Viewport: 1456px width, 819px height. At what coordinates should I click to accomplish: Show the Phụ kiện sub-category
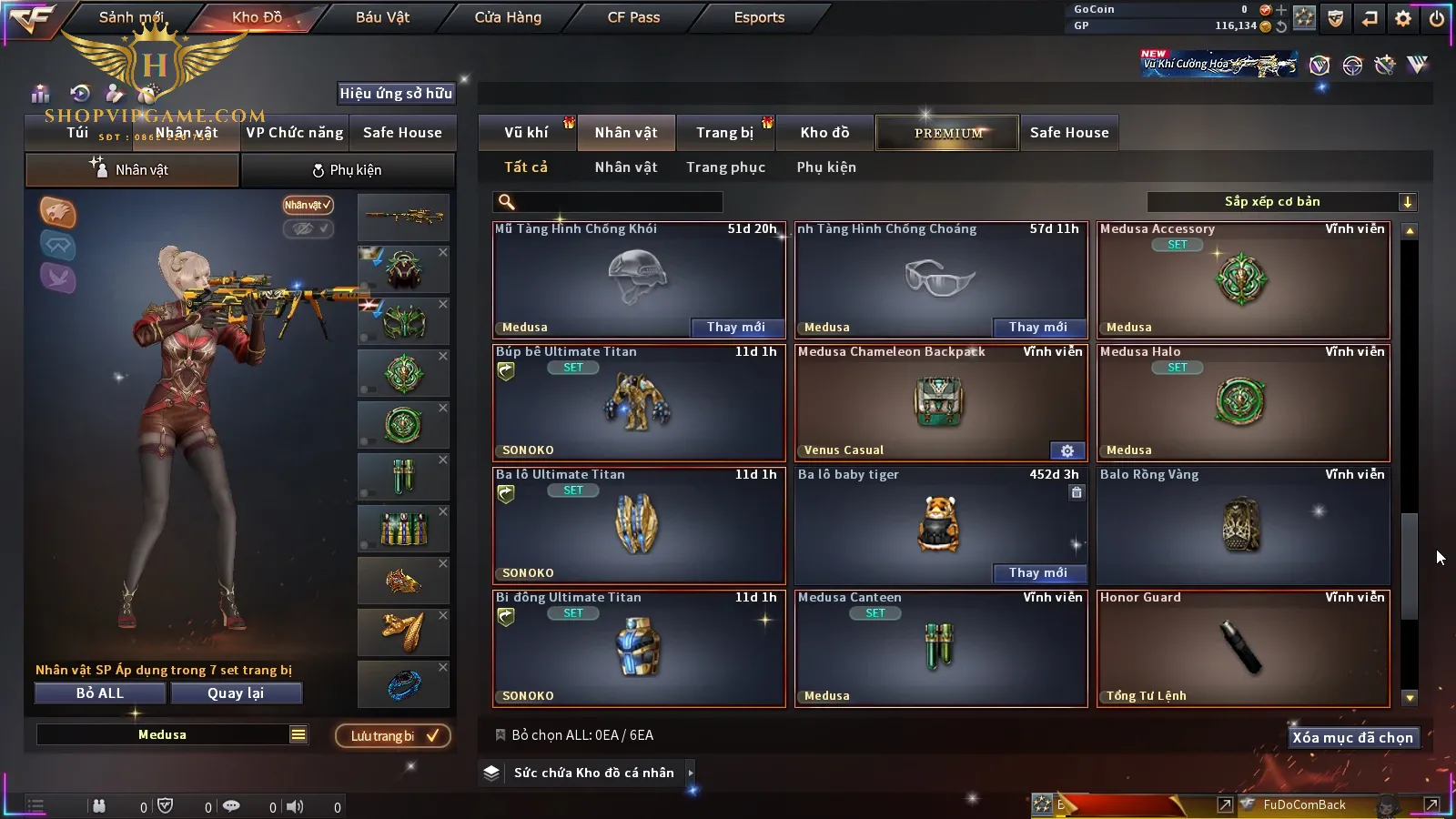(x=826, y=167)
